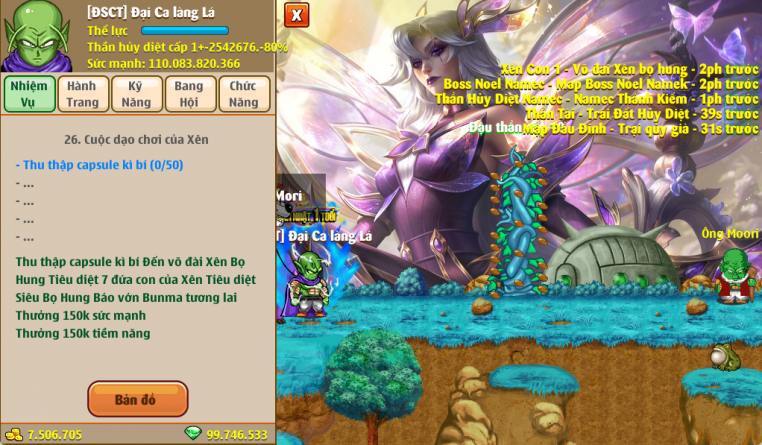Open the Hành Trang tab
The image size is (762, 445).
coord(82,94)
